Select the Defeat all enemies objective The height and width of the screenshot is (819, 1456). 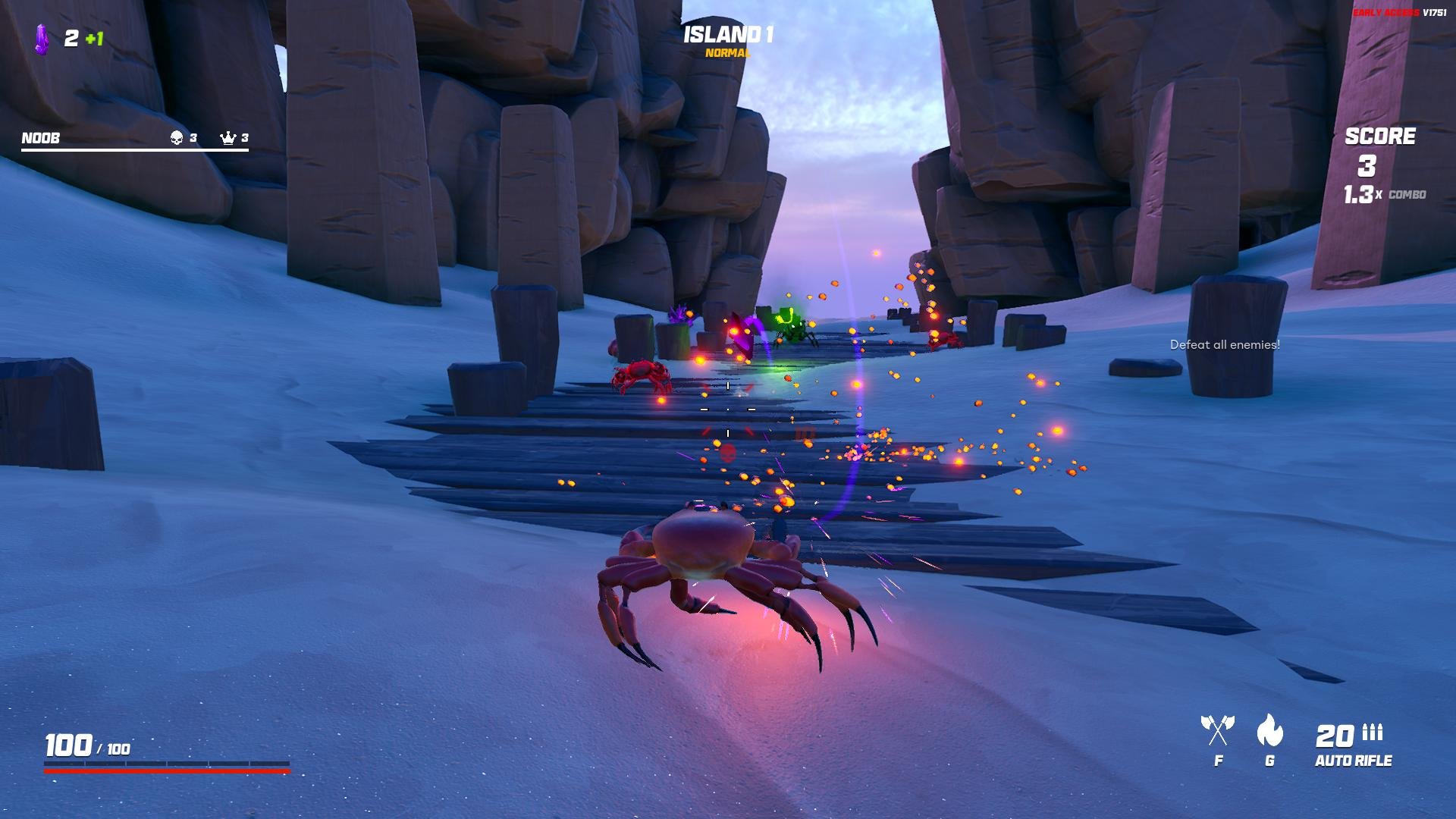(x=1225, y=345)
